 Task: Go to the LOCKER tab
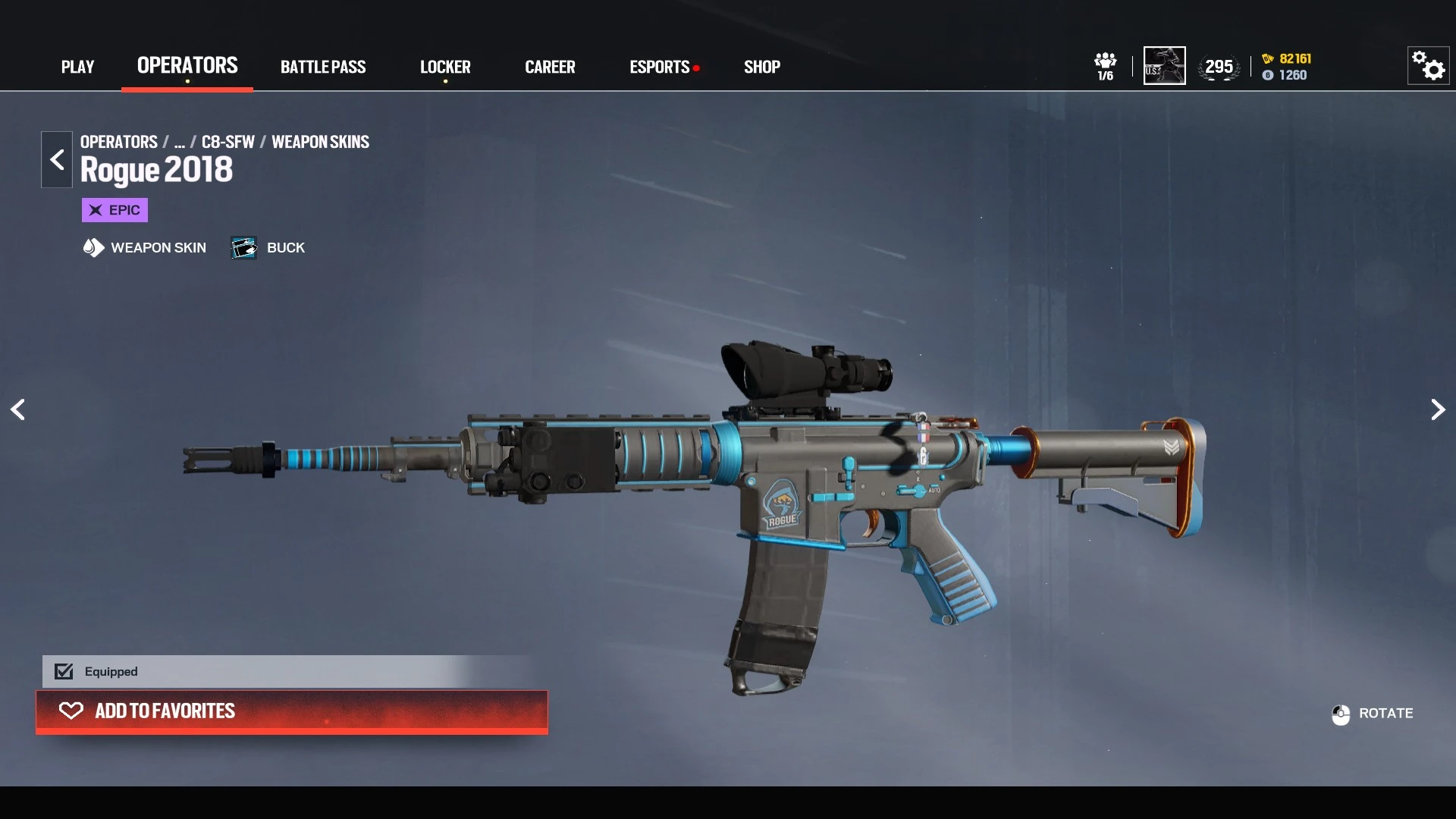[x=445, y=67]
